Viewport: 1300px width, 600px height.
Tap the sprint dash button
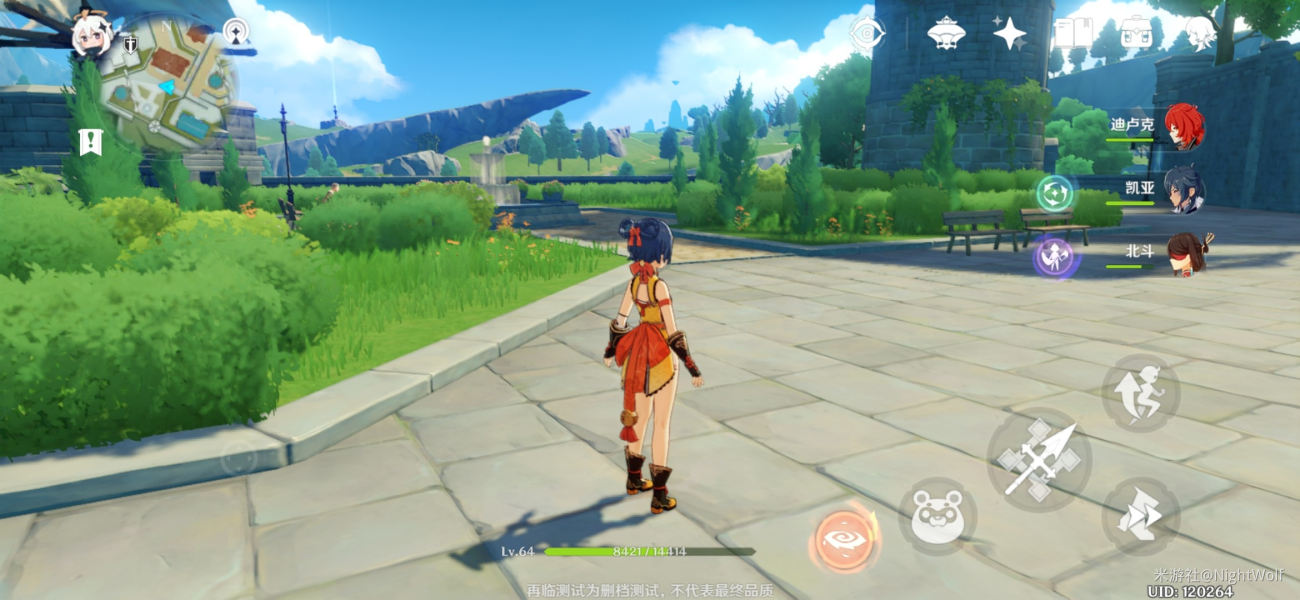tap(1140, 517)
